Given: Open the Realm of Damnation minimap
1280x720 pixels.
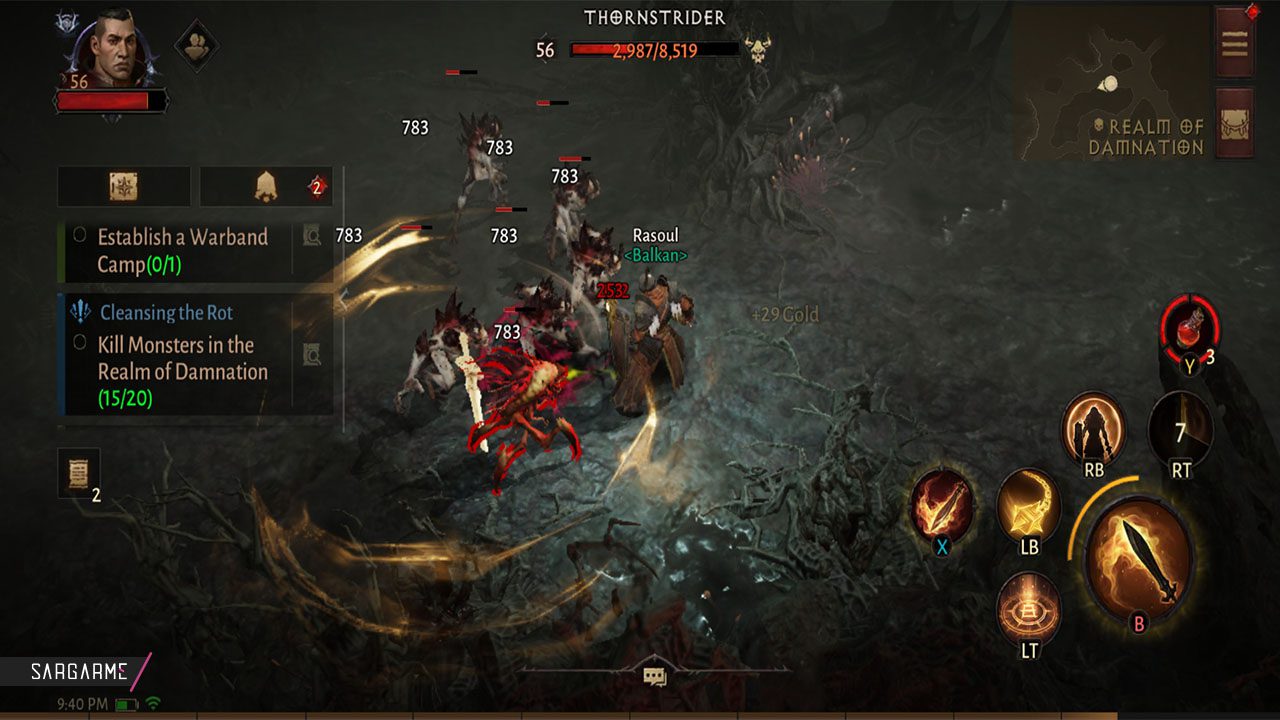Looking at the screenshot, I should [x=1110, y=85].
